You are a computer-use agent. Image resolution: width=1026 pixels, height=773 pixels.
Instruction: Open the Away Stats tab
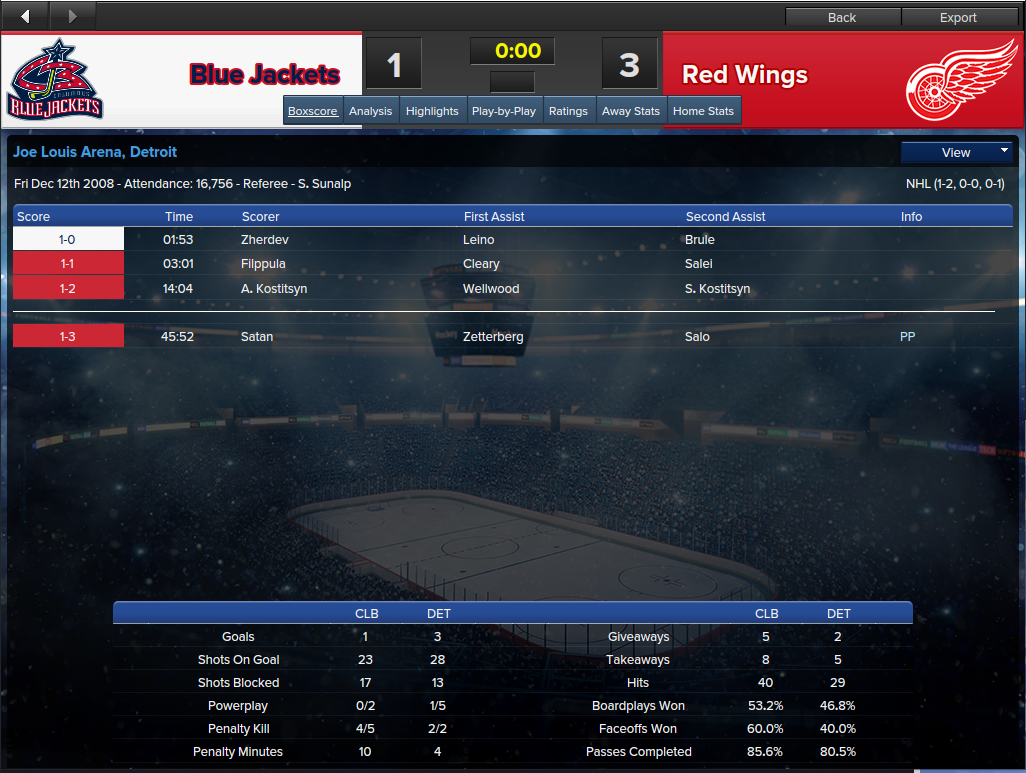click(x=631, y=111)
